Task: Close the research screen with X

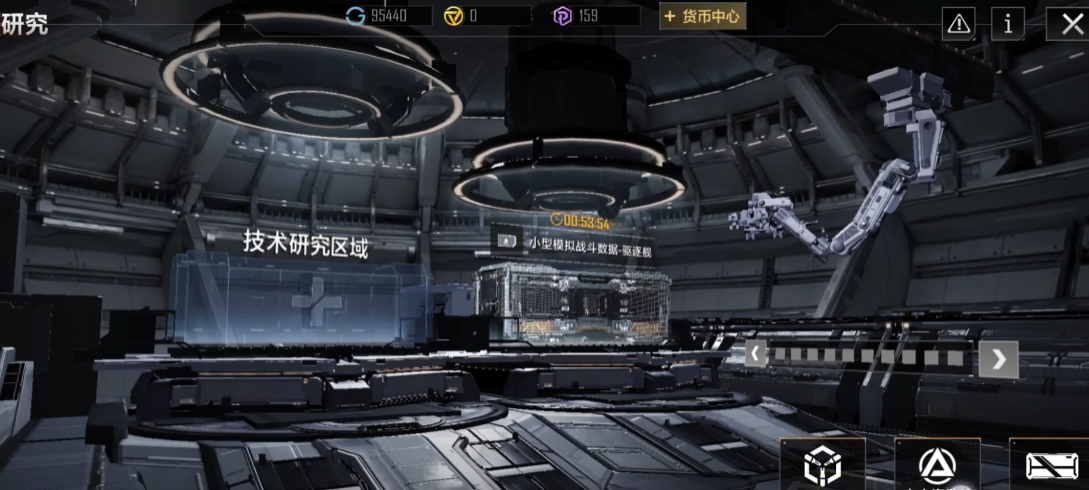Action: (1067, 22)
